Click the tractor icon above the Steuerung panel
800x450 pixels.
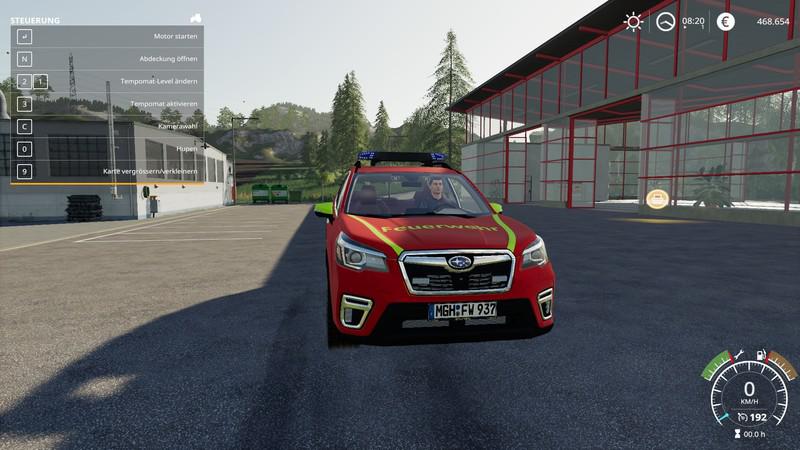tap(196, 18)
